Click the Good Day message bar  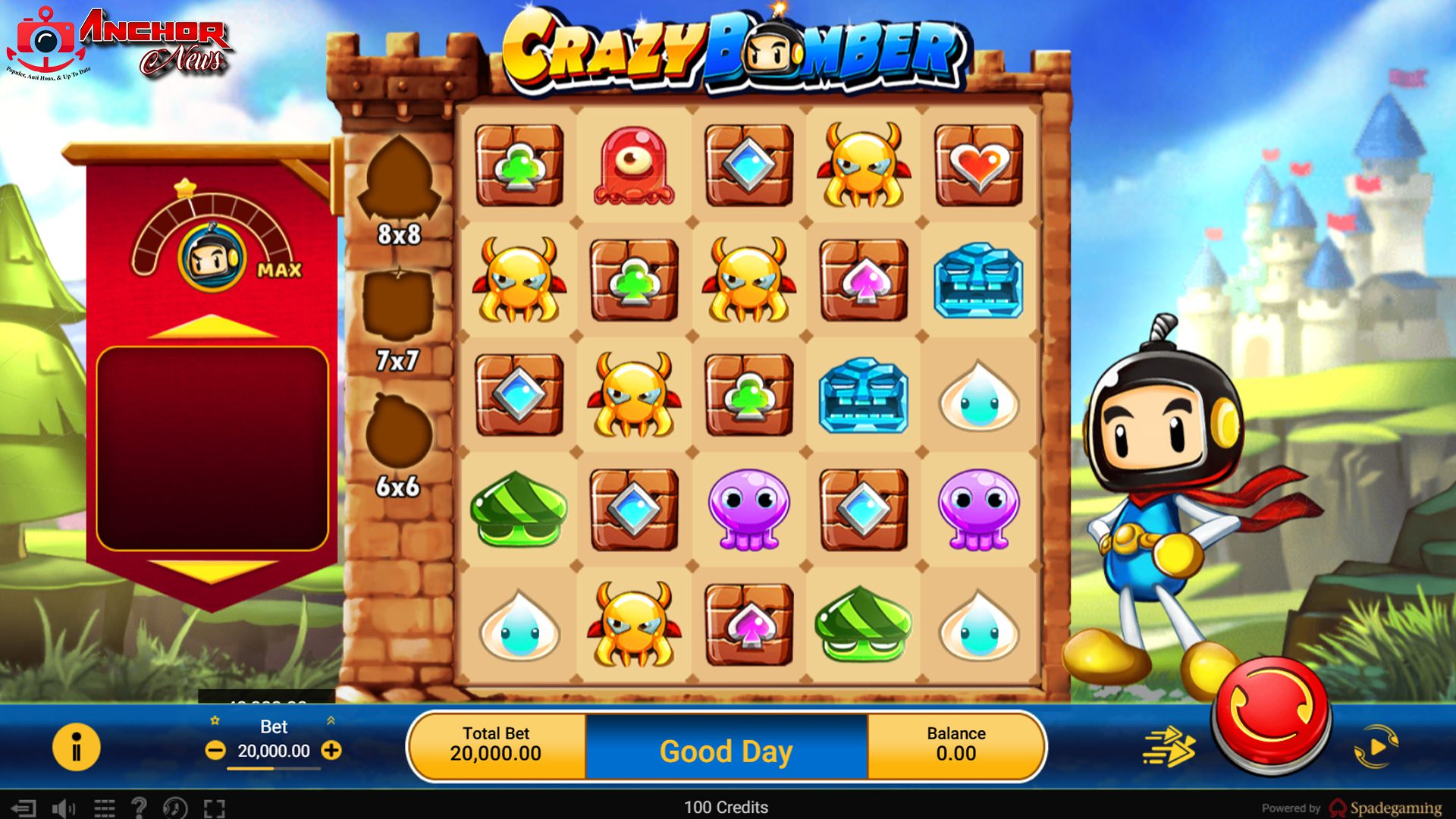(726, 751)
